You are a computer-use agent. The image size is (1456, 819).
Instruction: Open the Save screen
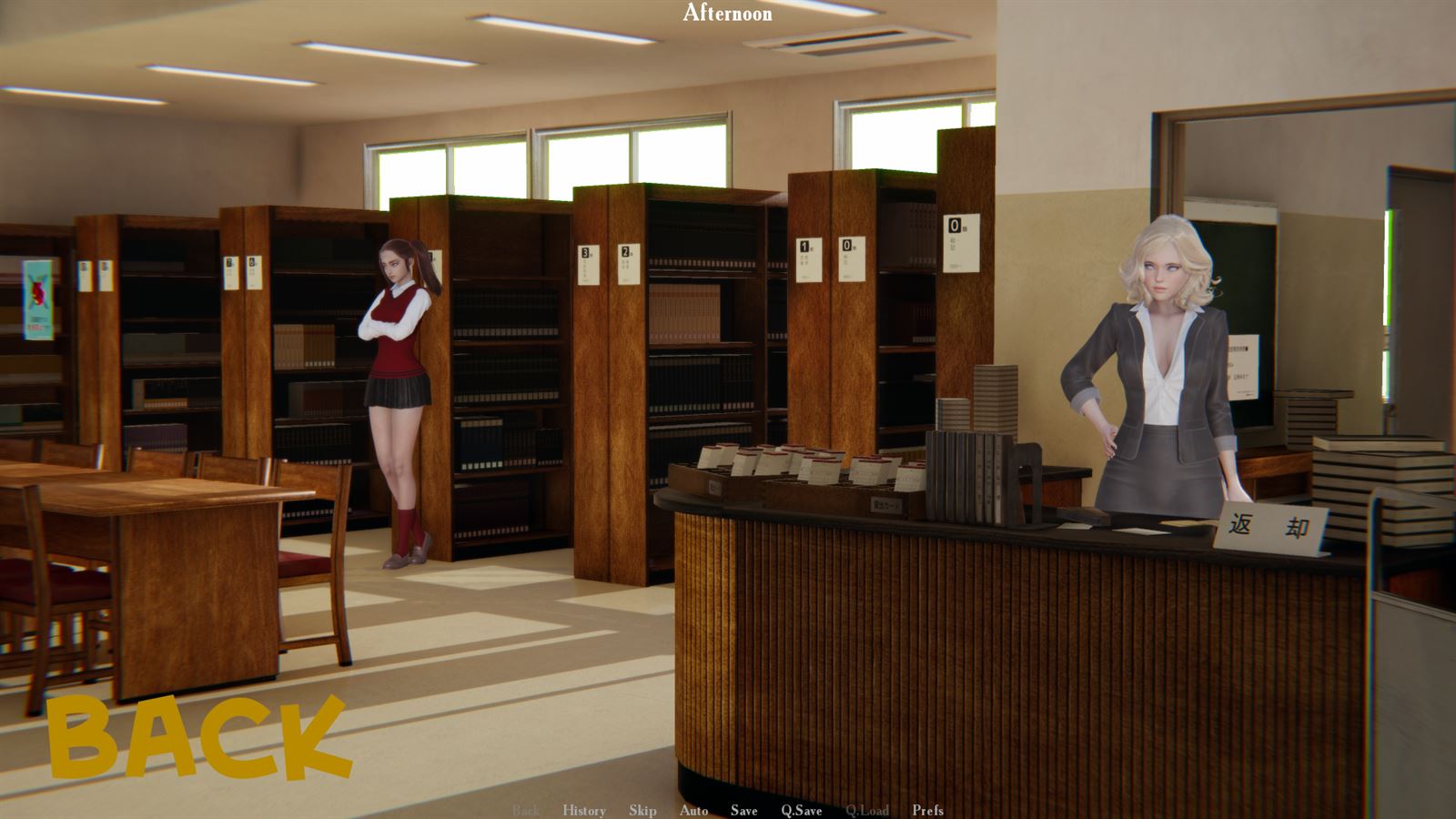click(x=743, y=810)
